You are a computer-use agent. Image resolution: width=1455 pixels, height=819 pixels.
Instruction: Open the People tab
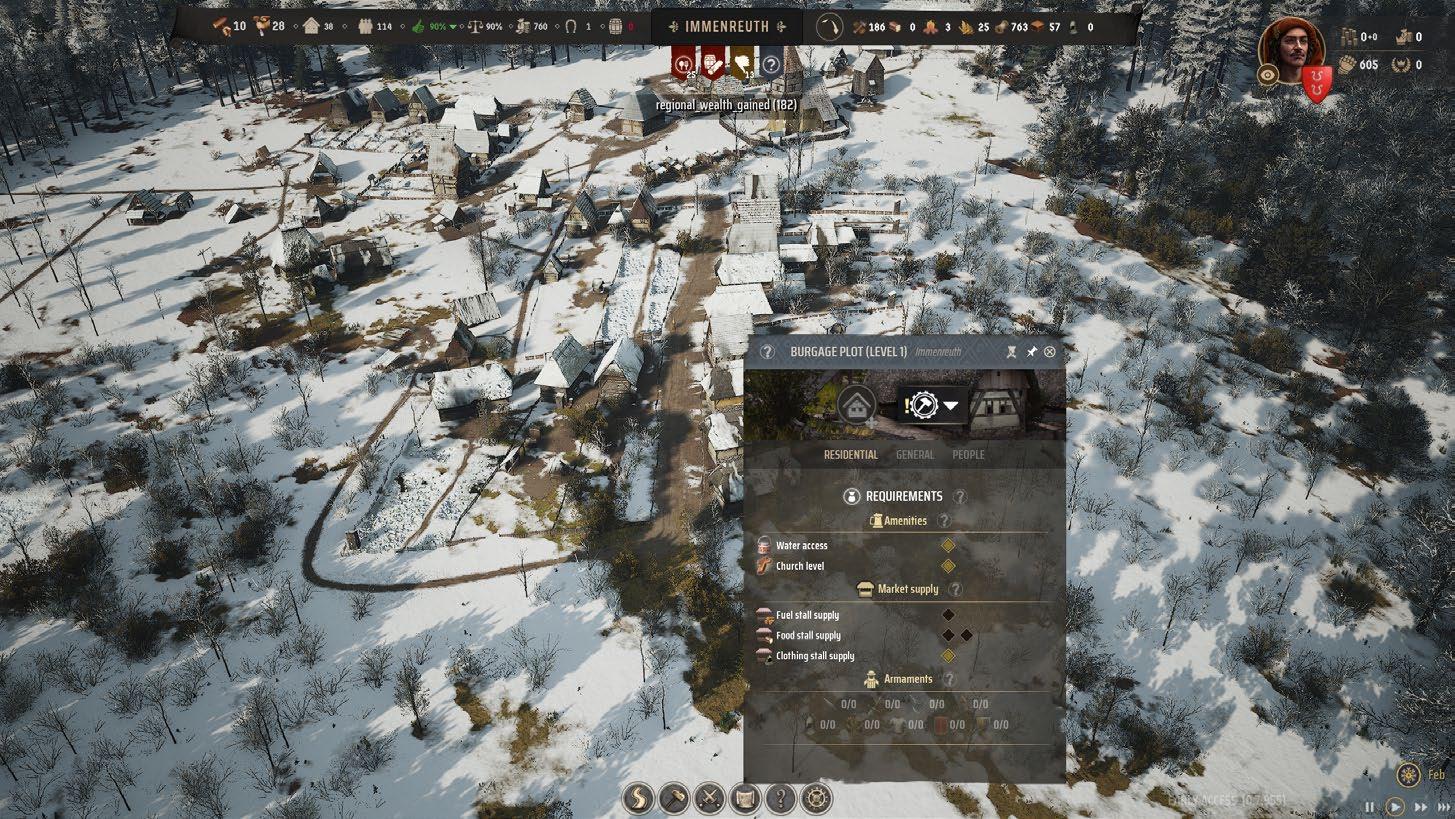(968, 455)
